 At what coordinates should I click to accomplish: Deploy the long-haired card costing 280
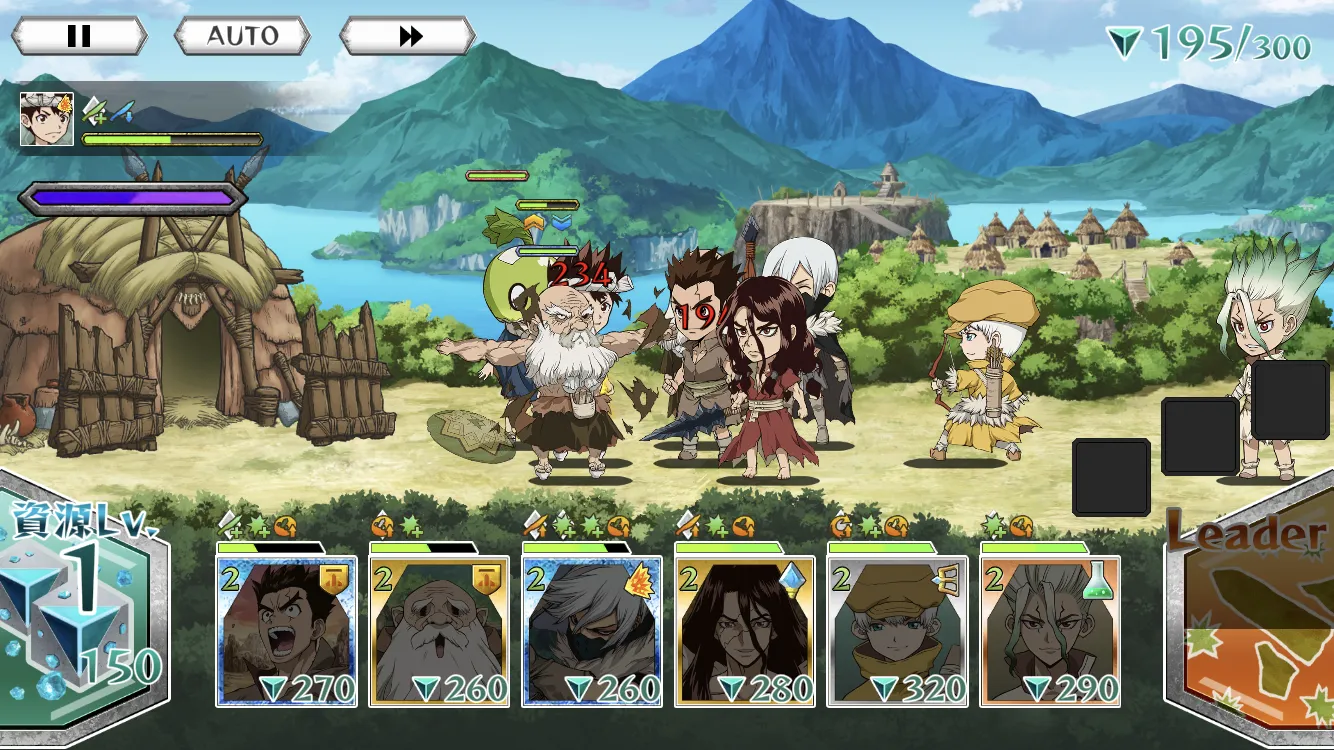point(745,631)
